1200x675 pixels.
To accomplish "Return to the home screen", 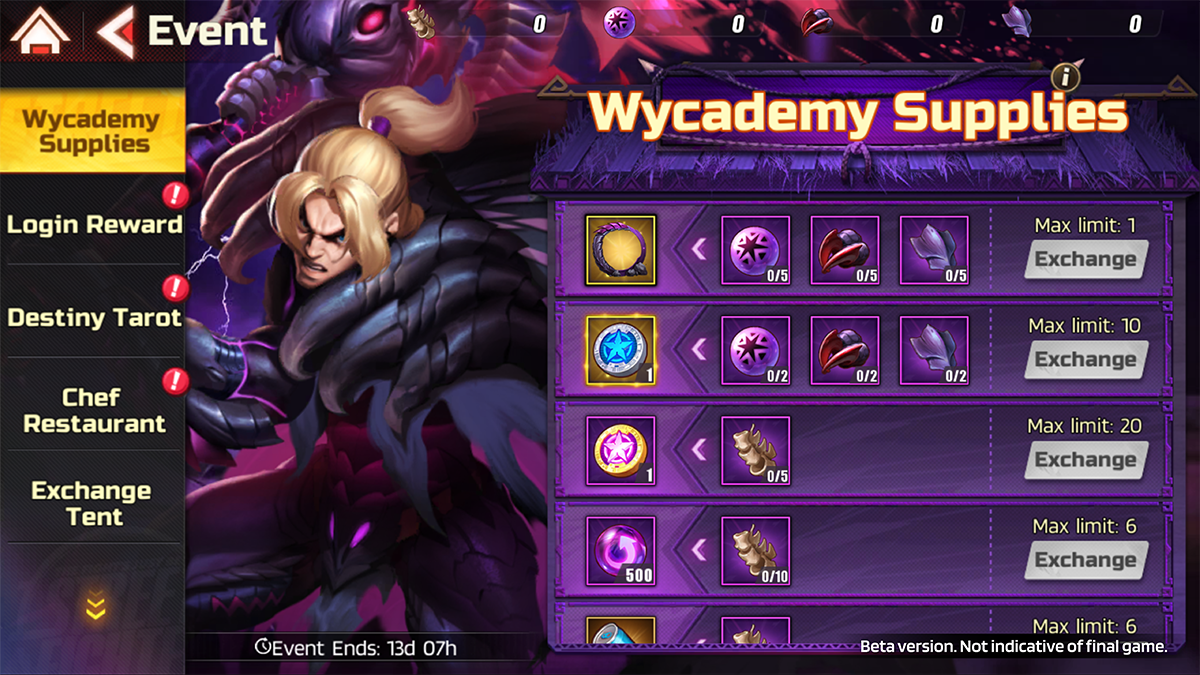I will click(x=40, y=31).
